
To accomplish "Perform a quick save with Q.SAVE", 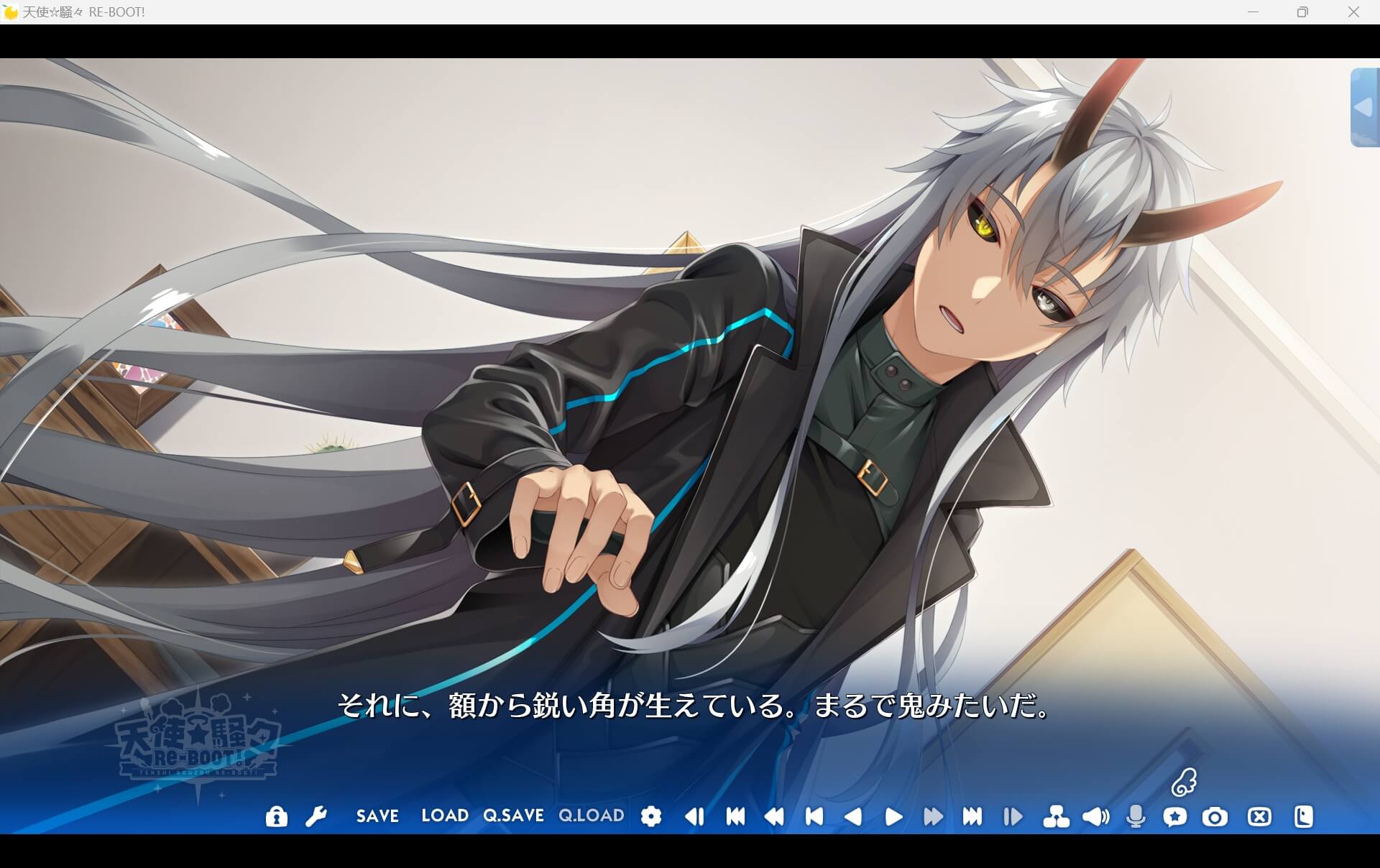I will pyautogui.click(x=514, y=816).
